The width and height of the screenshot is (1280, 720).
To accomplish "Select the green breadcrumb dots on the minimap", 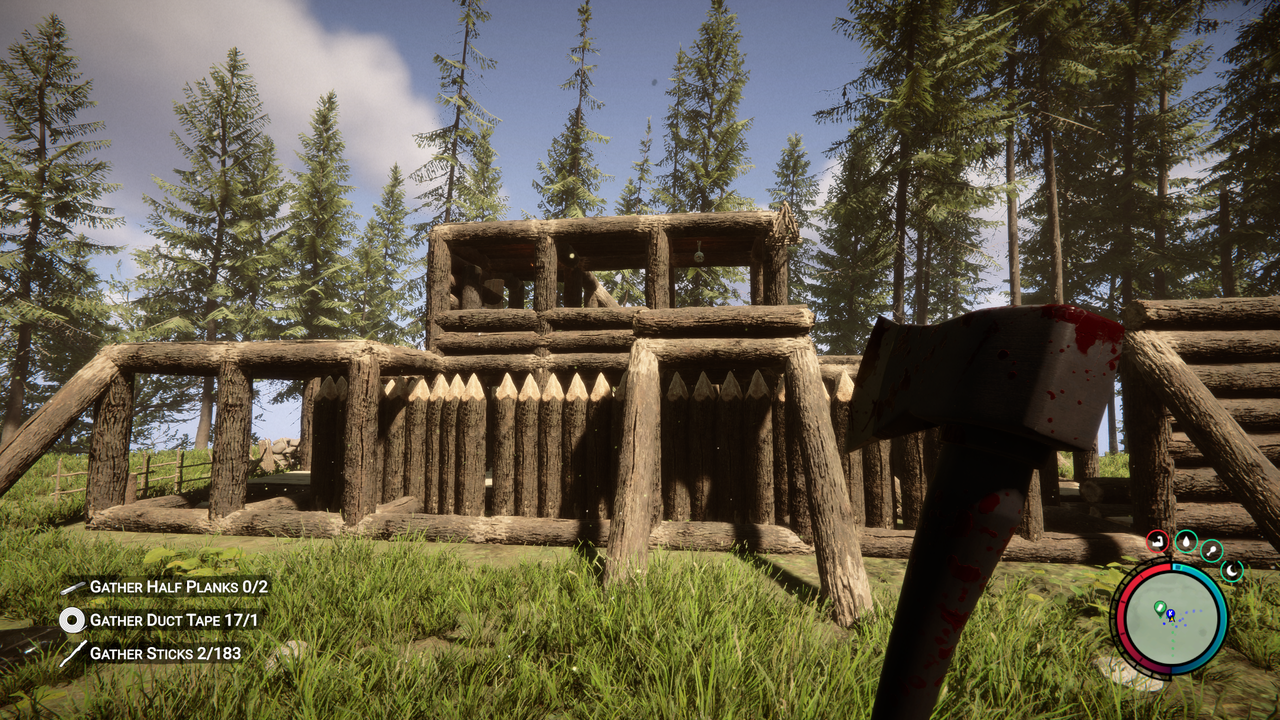I will tap(1172, 640).
